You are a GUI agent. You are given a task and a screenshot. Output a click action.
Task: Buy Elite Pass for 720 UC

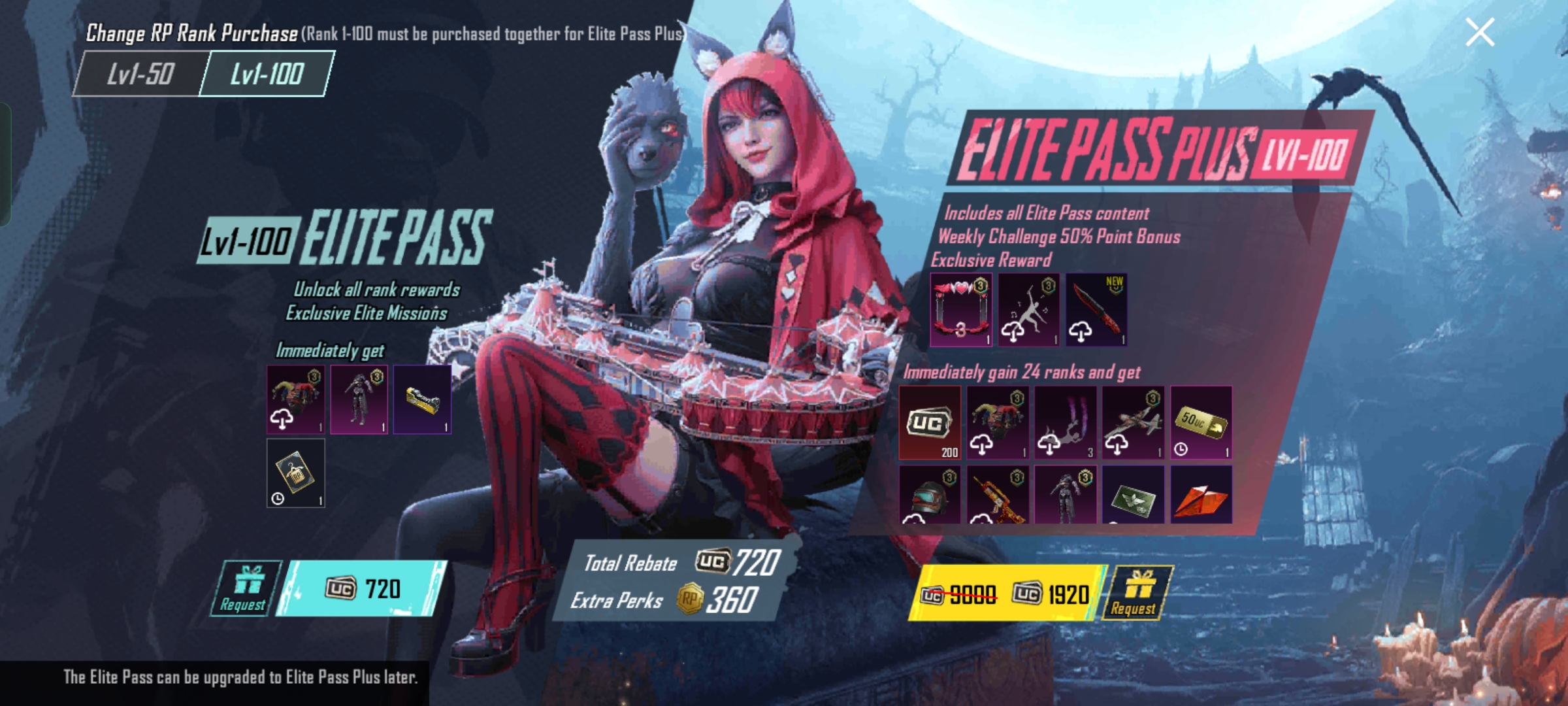[x=363, y=588]
